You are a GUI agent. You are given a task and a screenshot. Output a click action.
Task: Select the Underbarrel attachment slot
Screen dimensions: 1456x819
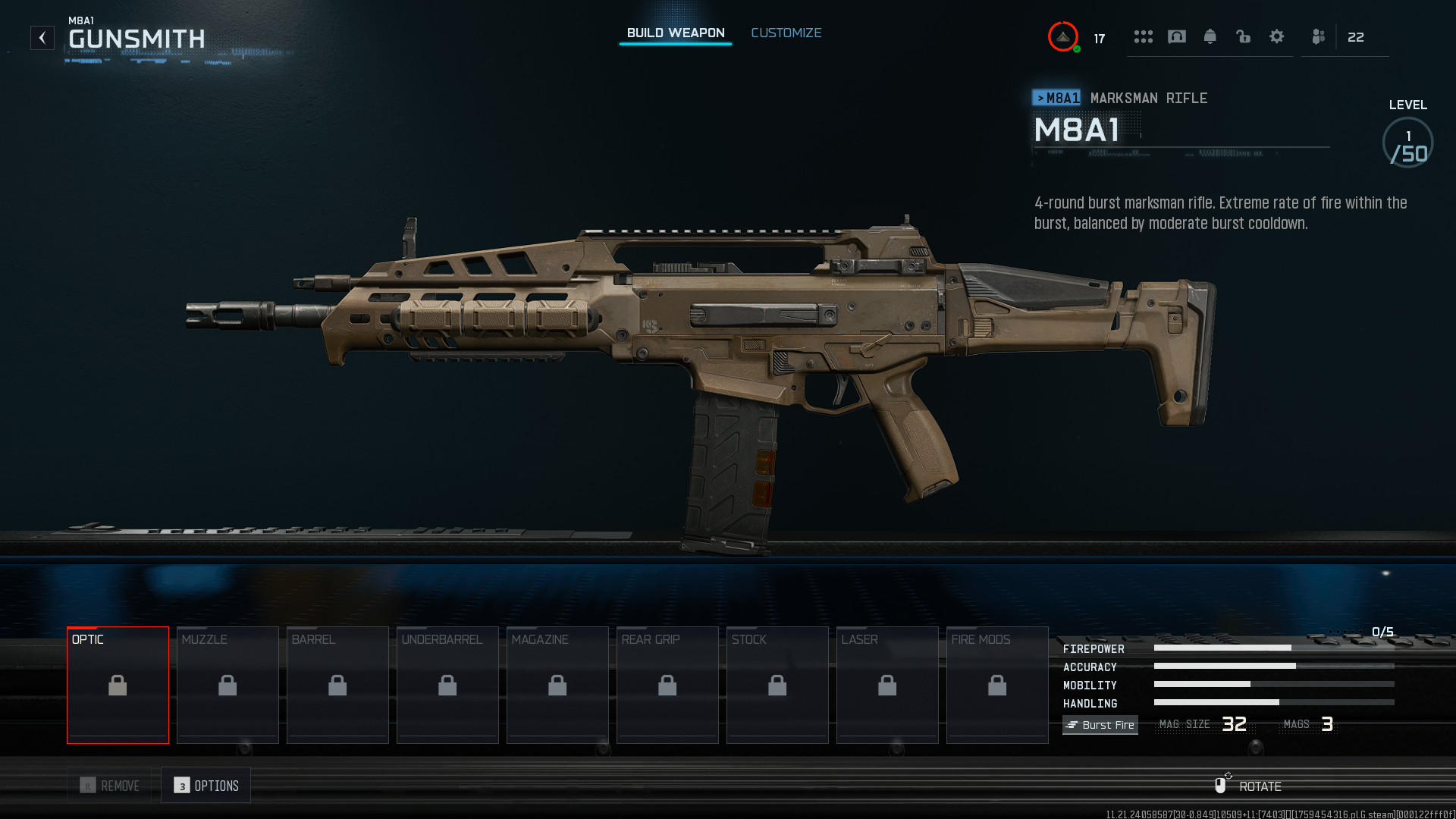[x=447, y=685]
